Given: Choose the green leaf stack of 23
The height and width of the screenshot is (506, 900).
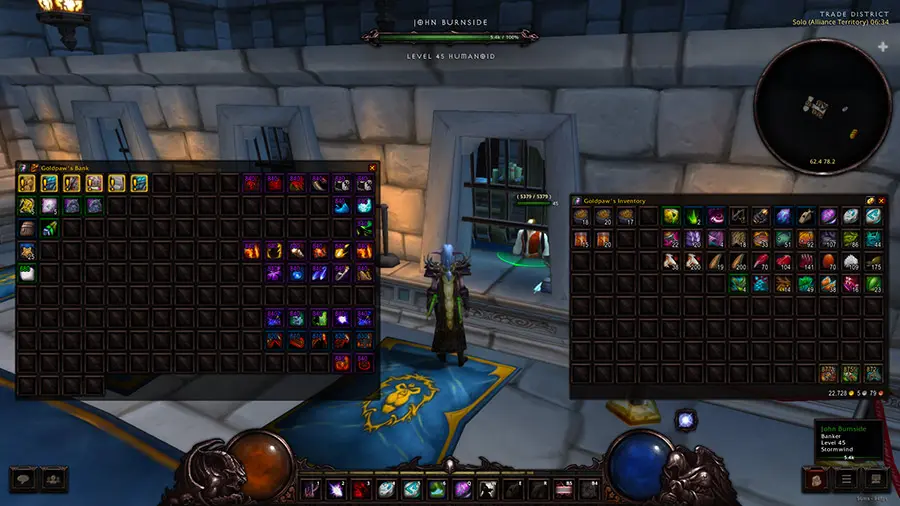Looking at the screenshot, I should point(874,284).
